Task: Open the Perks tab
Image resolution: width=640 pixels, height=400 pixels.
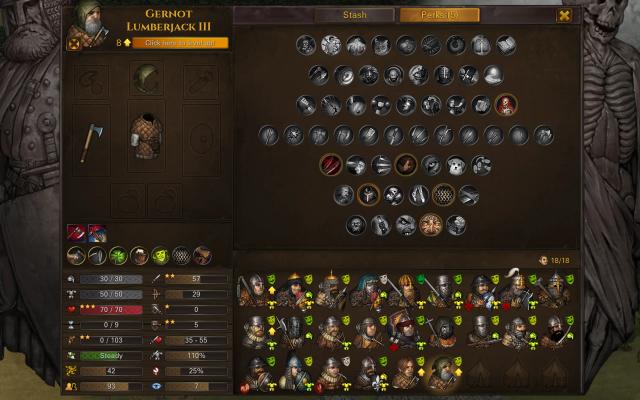Action: (x=439, y=15)
